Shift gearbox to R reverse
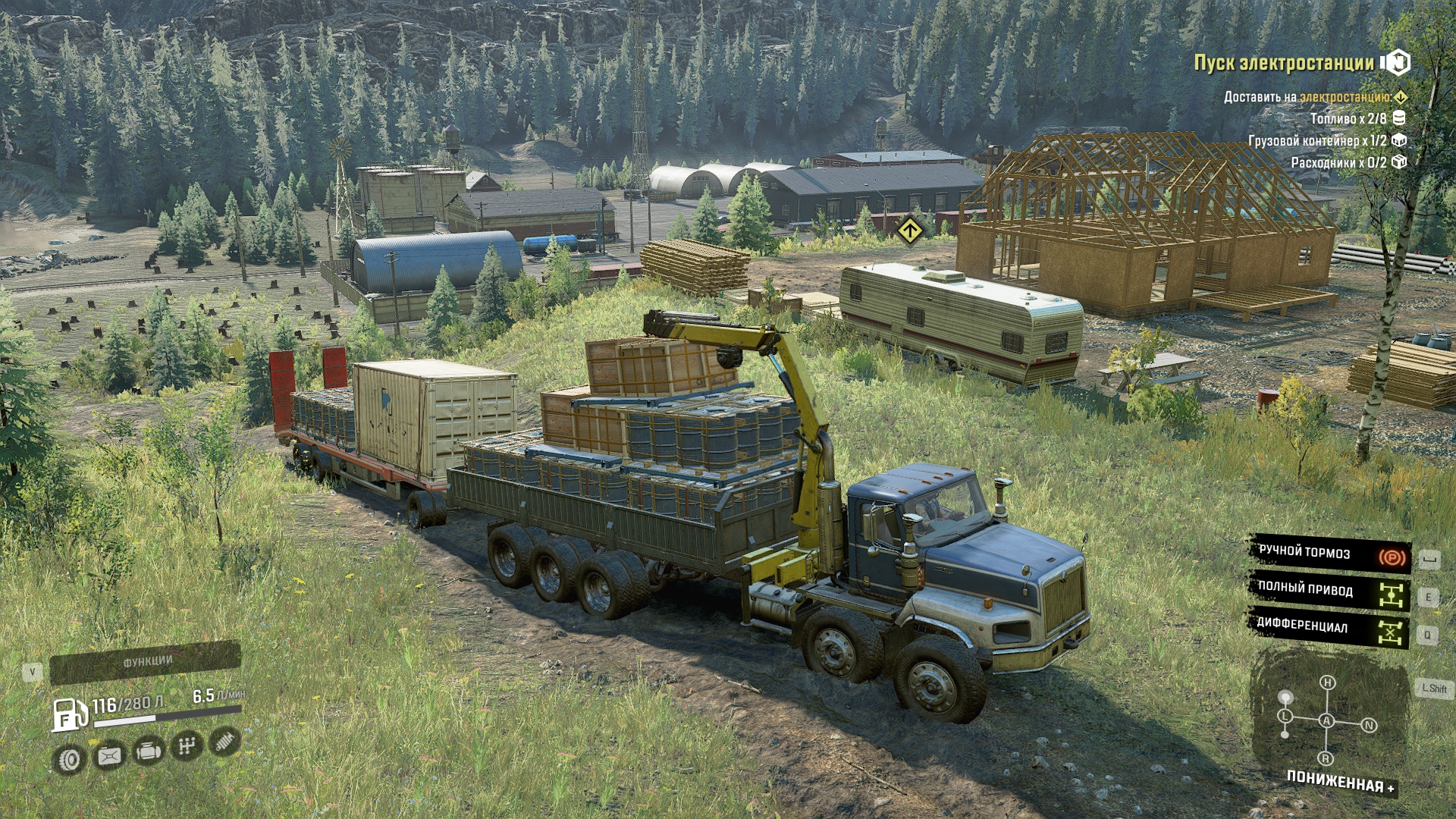Viewport: 1456px width, 819px height. [x=1326, y=758]
